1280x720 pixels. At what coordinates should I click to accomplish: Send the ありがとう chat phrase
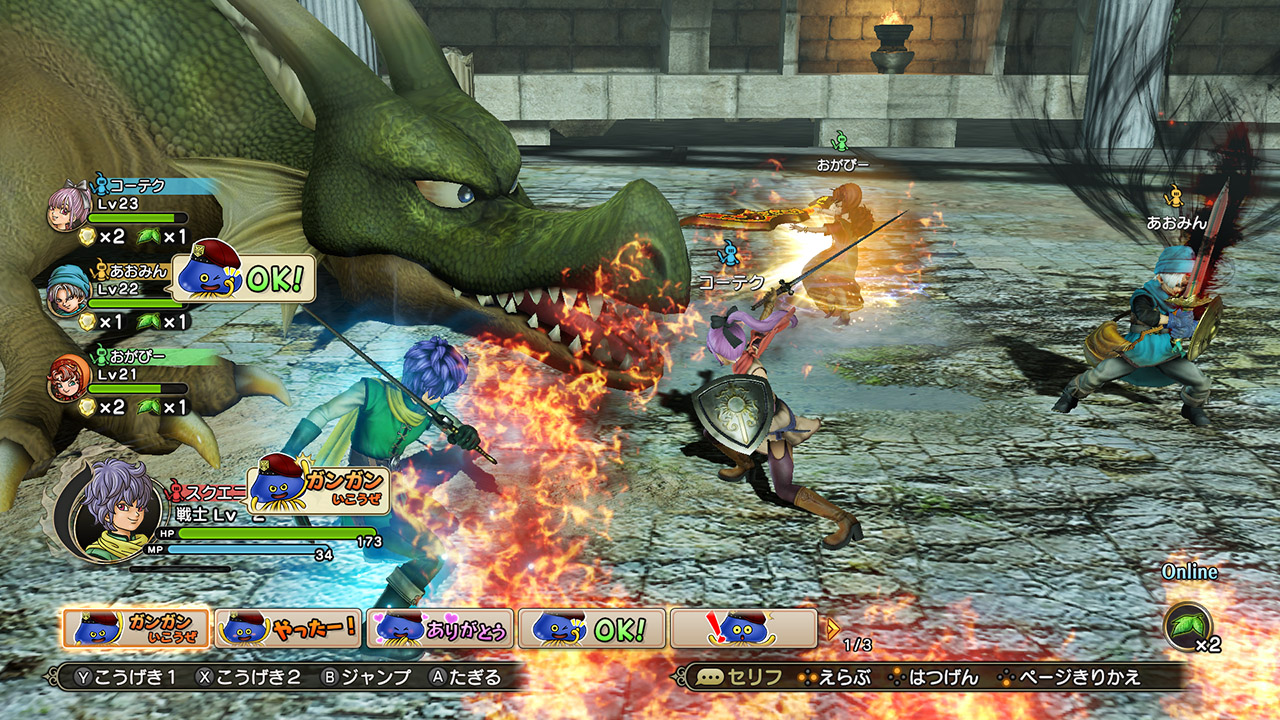click(x=440, y=628)
